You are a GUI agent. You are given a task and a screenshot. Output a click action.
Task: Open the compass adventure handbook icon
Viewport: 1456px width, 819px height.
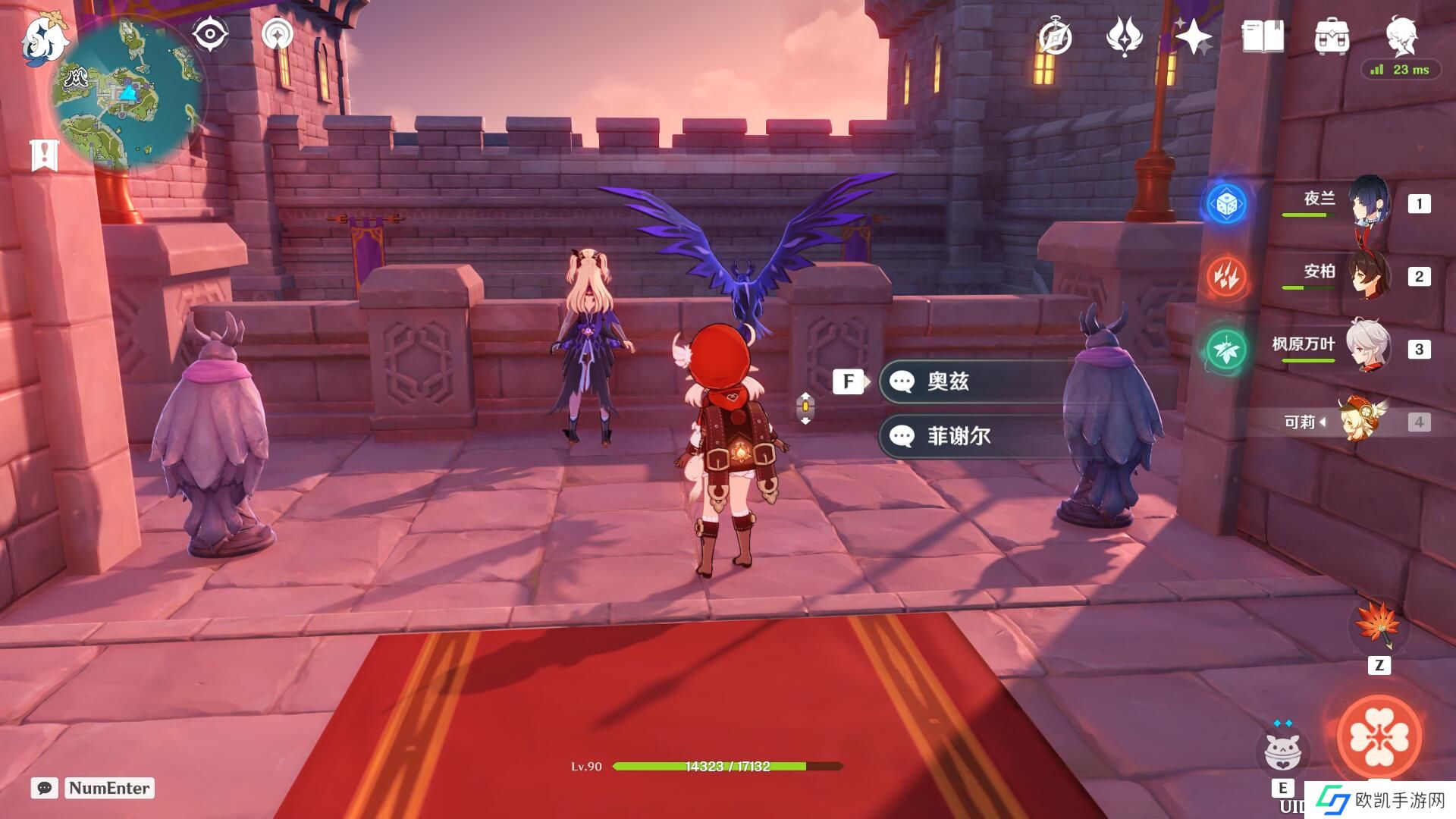1055,37
